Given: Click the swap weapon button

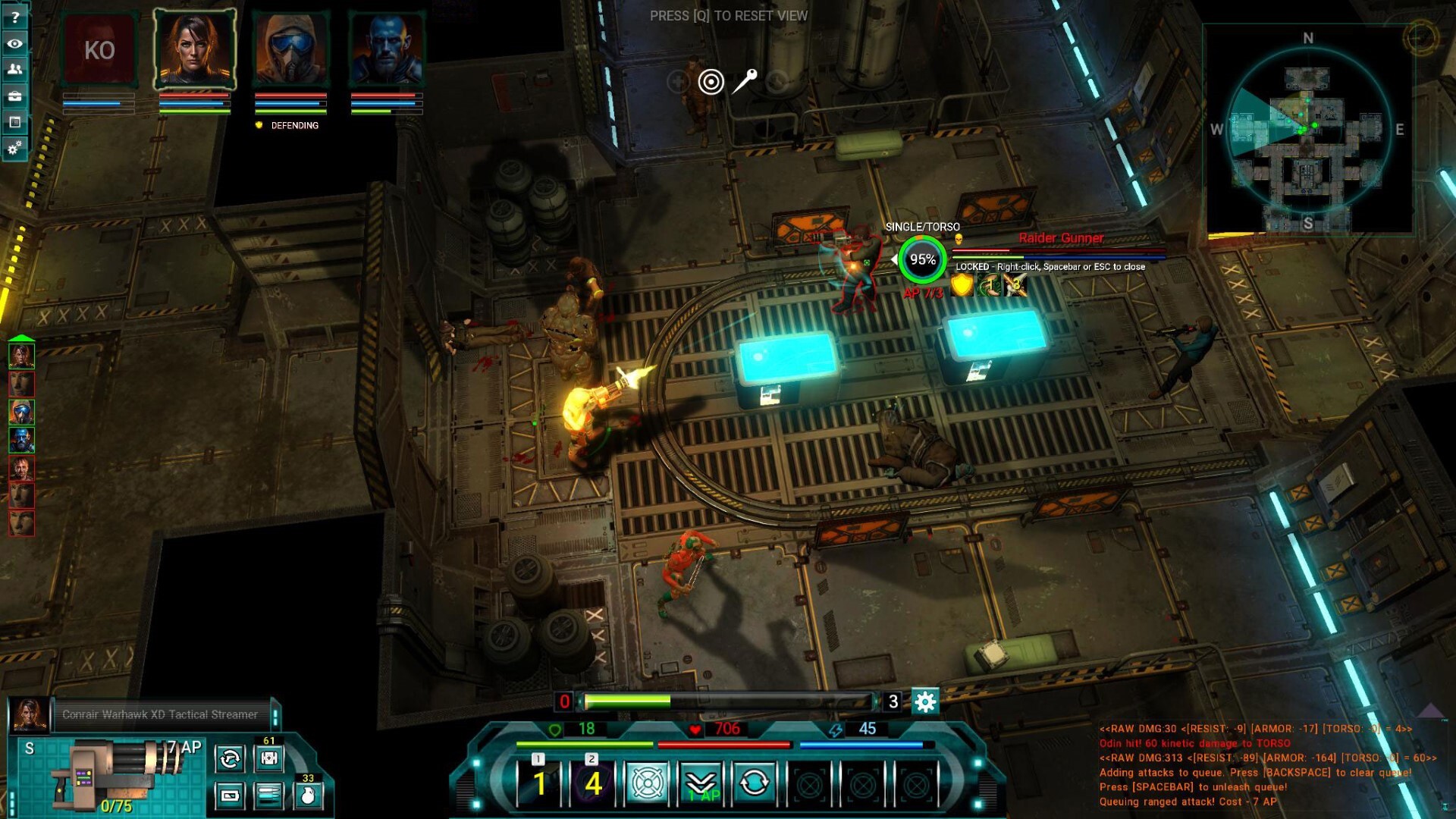Looking at the screenshot, I should pyautogui.click(x=230, y=758).
